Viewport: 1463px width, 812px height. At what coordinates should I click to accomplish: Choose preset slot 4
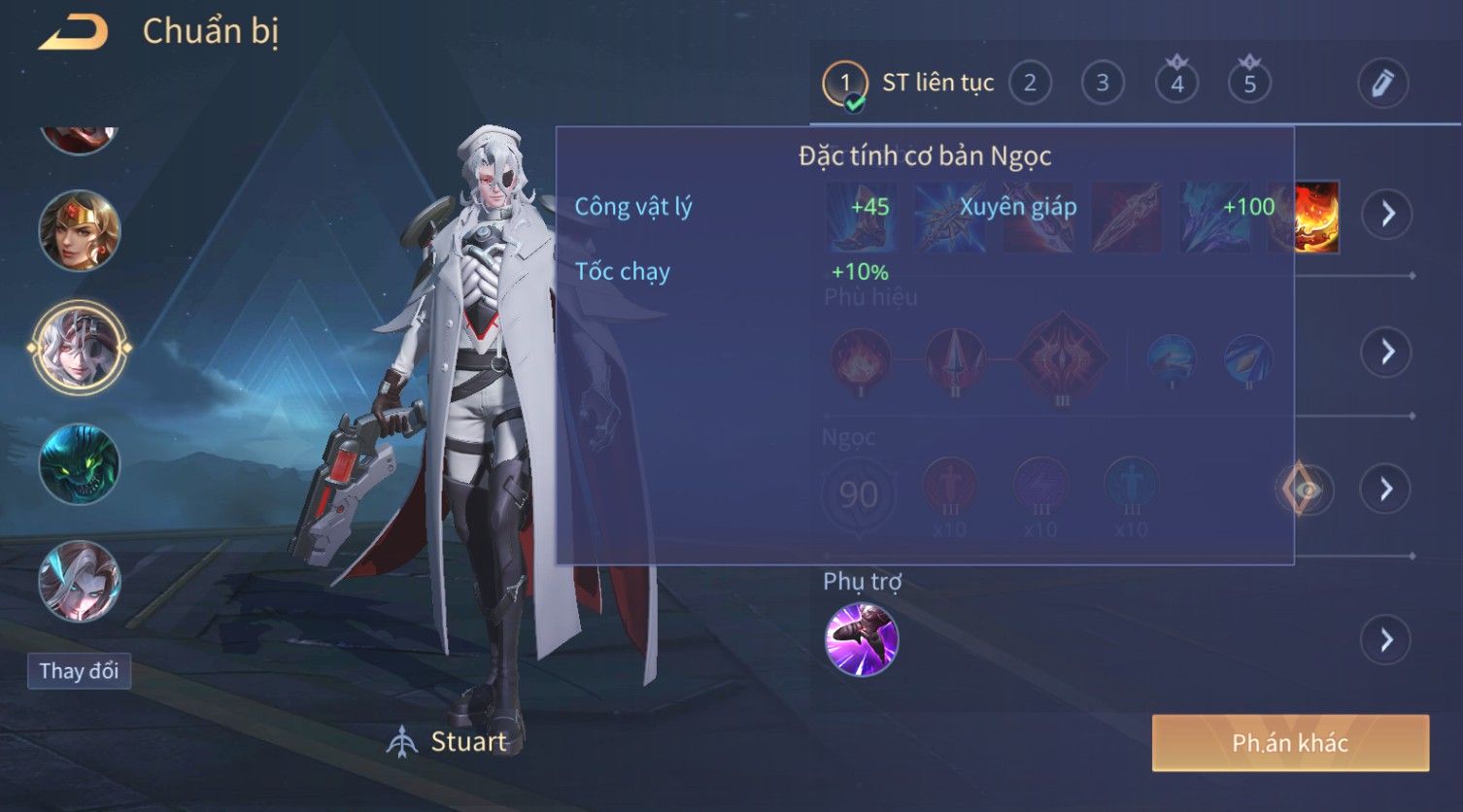point(1176,84)
